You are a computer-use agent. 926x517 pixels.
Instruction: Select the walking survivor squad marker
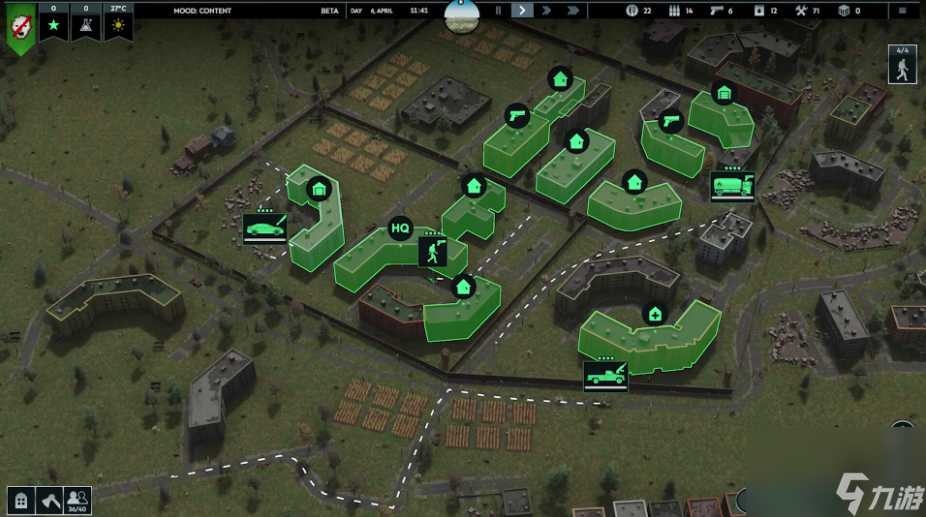coord(433,250)
